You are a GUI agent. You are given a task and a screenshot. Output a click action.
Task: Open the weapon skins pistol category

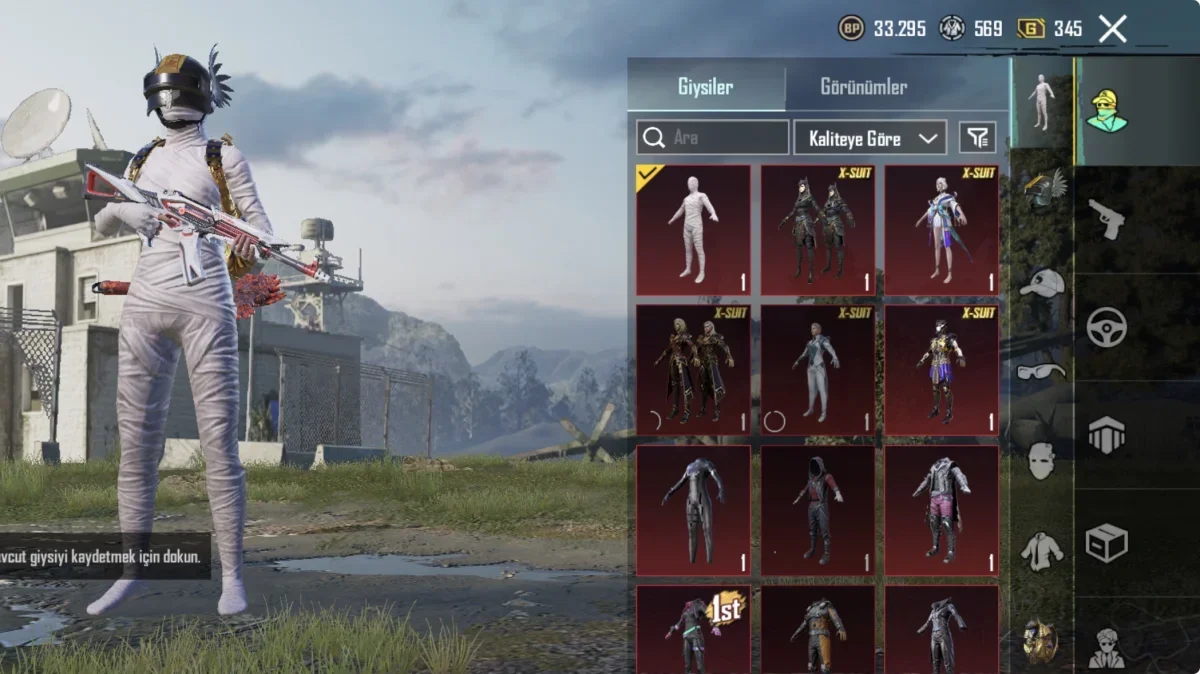click(x=1106, y=220)
